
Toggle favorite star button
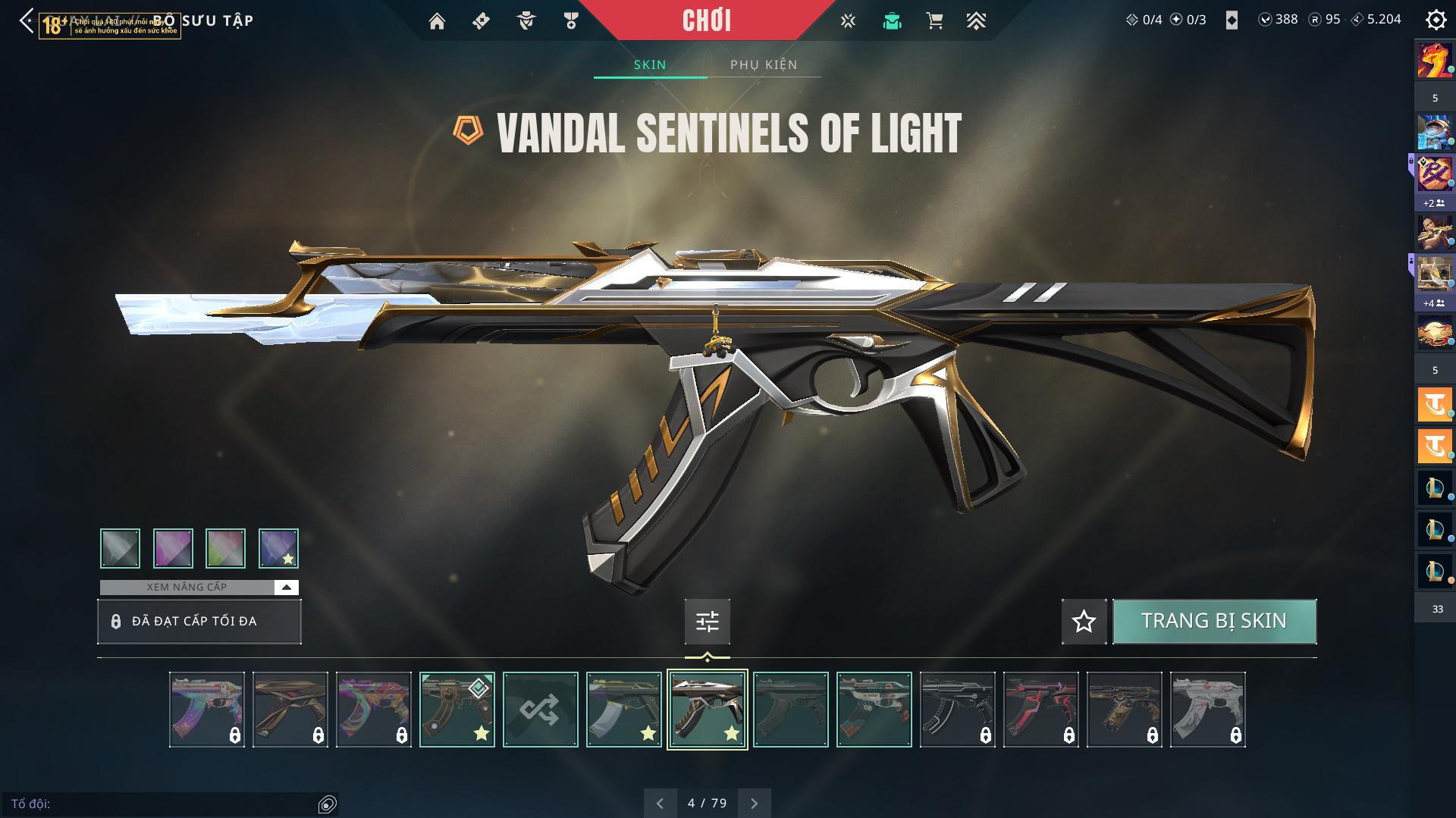tap(1084, 622)
